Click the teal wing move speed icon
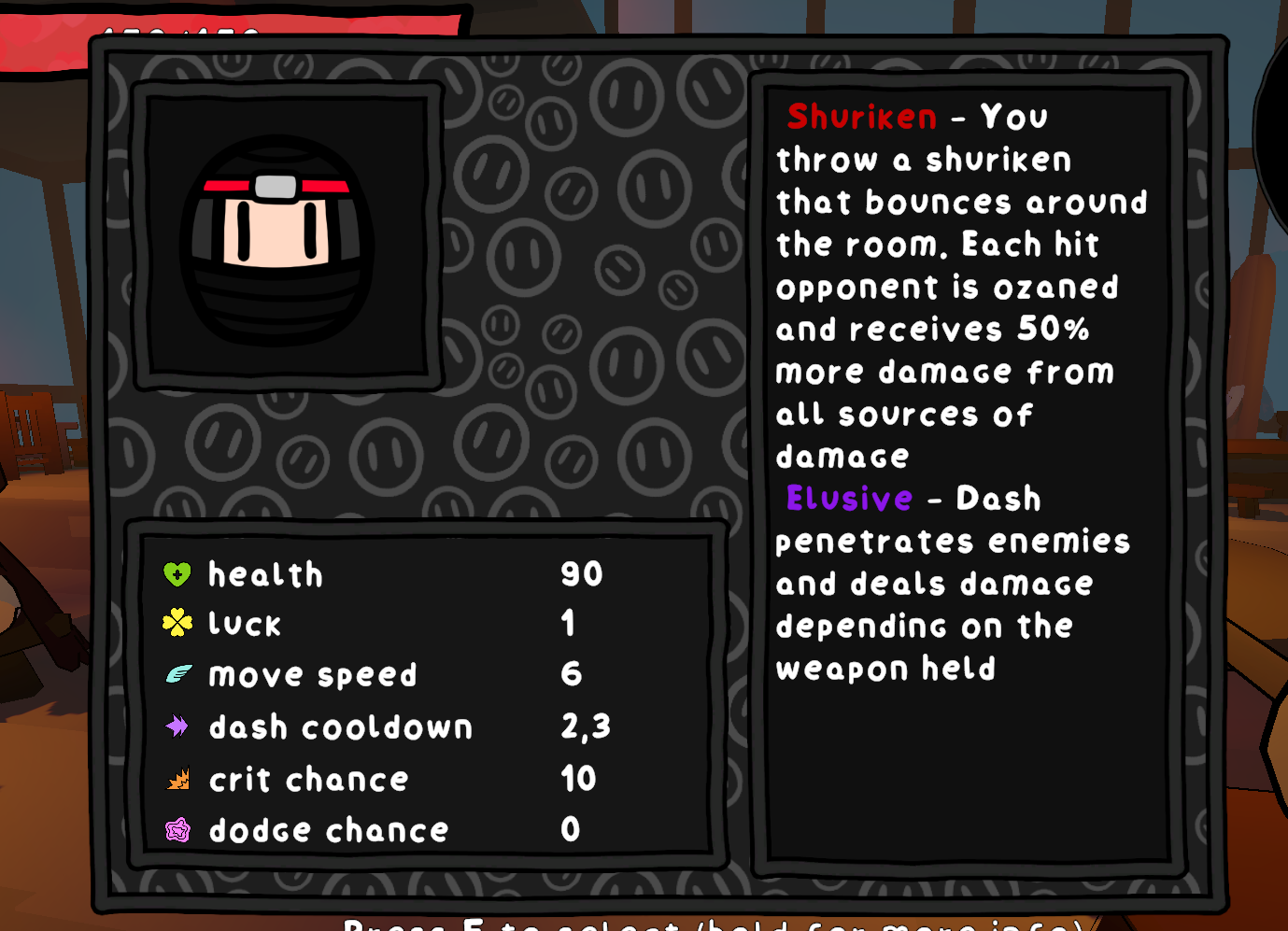Screen dimensions: 1288x931 point(177,674)
